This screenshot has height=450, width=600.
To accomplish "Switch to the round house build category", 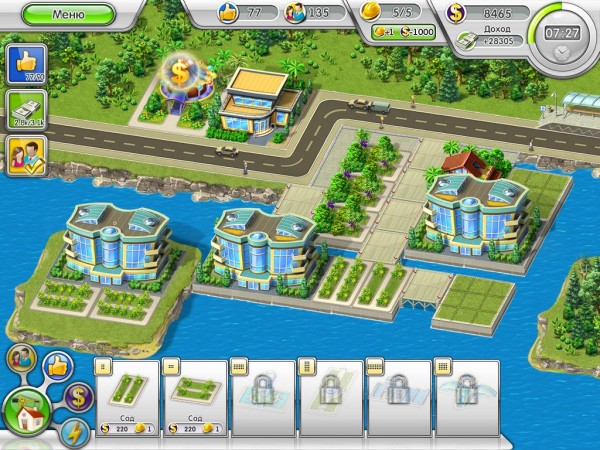I will pyautogui.click(x=27, y=410).
